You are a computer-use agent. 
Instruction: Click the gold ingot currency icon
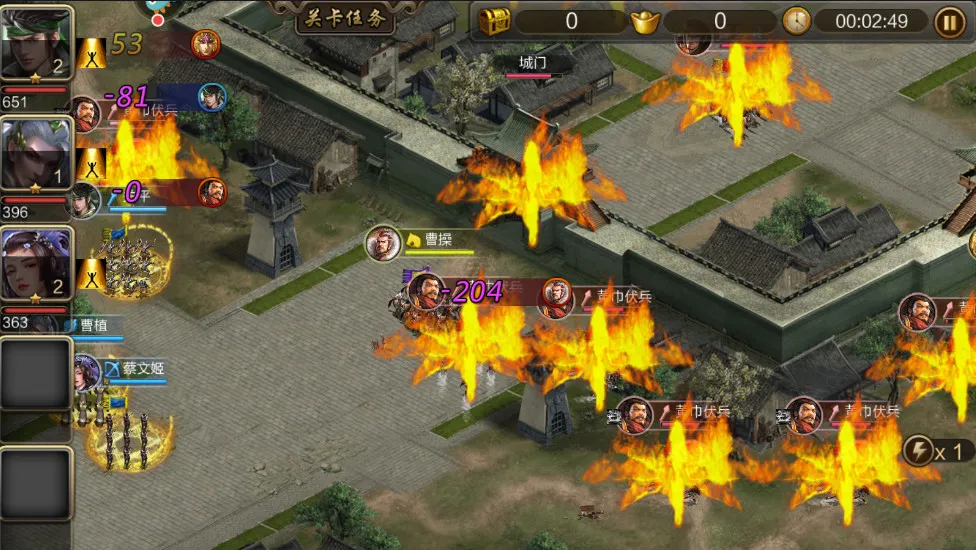[x=645, y=21]
